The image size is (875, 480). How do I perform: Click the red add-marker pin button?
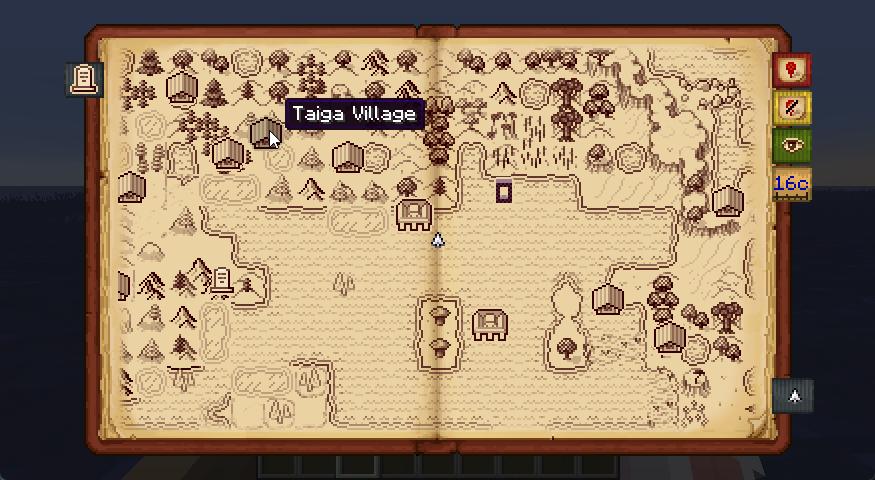[792, 71]
